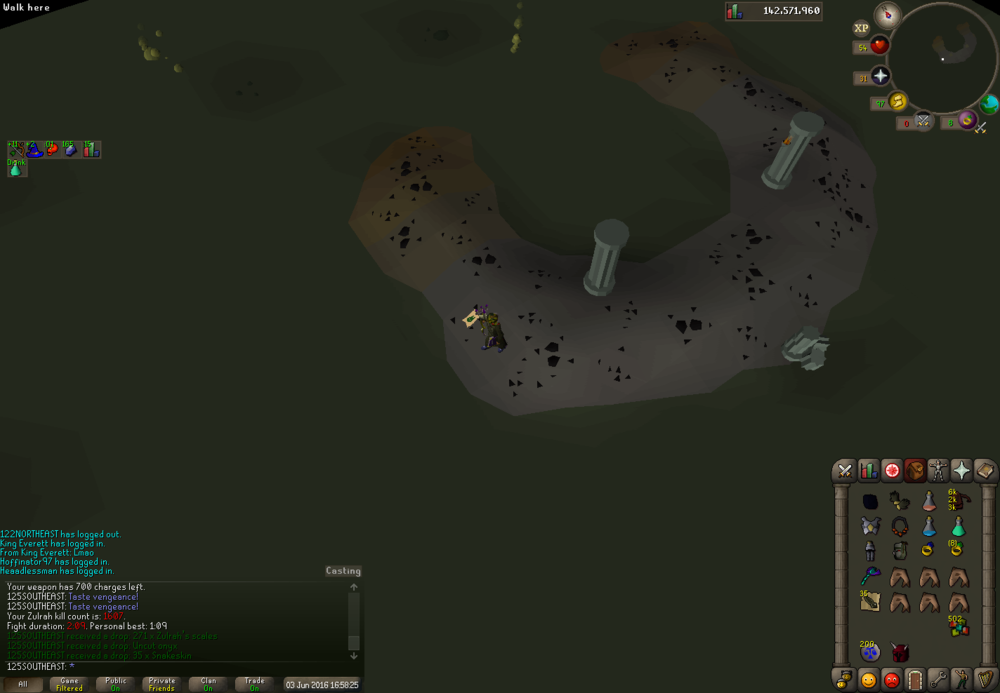Show the Worn Equipment tab
Screen dimensions: 1000x693
(x=938, y=471)
